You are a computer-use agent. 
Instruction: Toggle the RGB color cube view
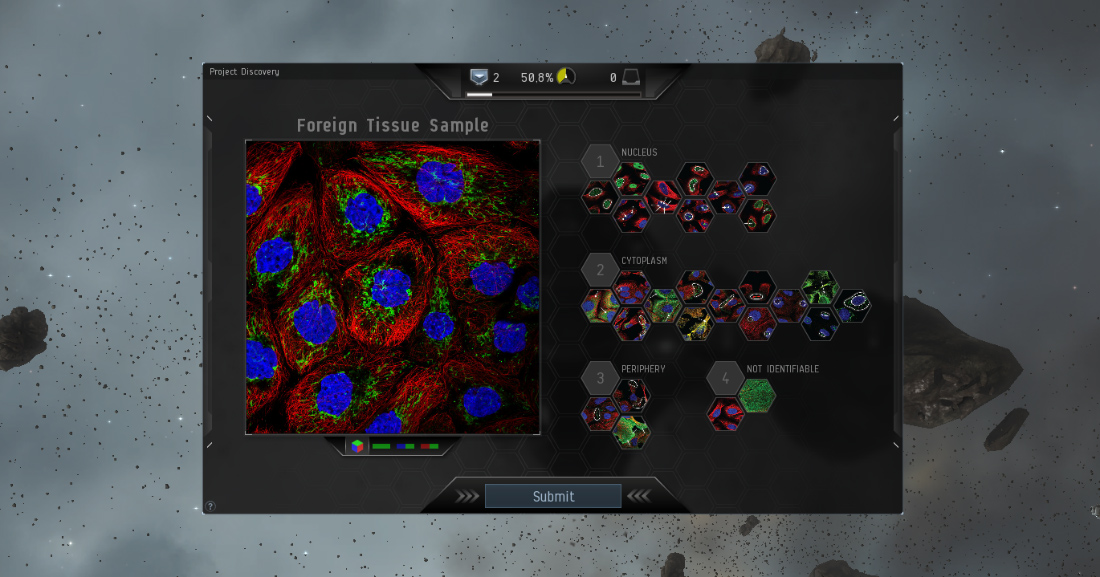pos(356,445)
